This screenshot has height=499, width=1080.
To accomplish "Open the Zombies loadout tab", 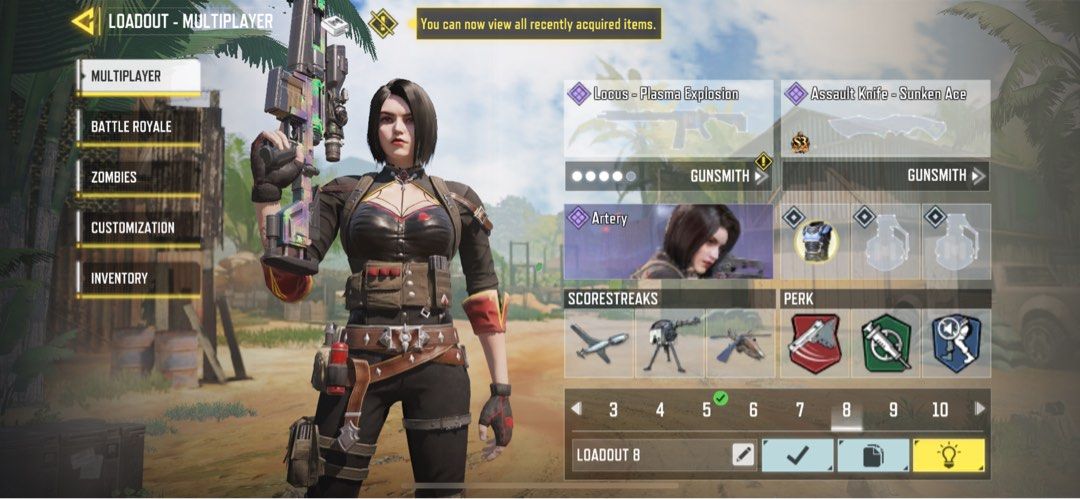I will pyautogui.click(x=138, y=177).
